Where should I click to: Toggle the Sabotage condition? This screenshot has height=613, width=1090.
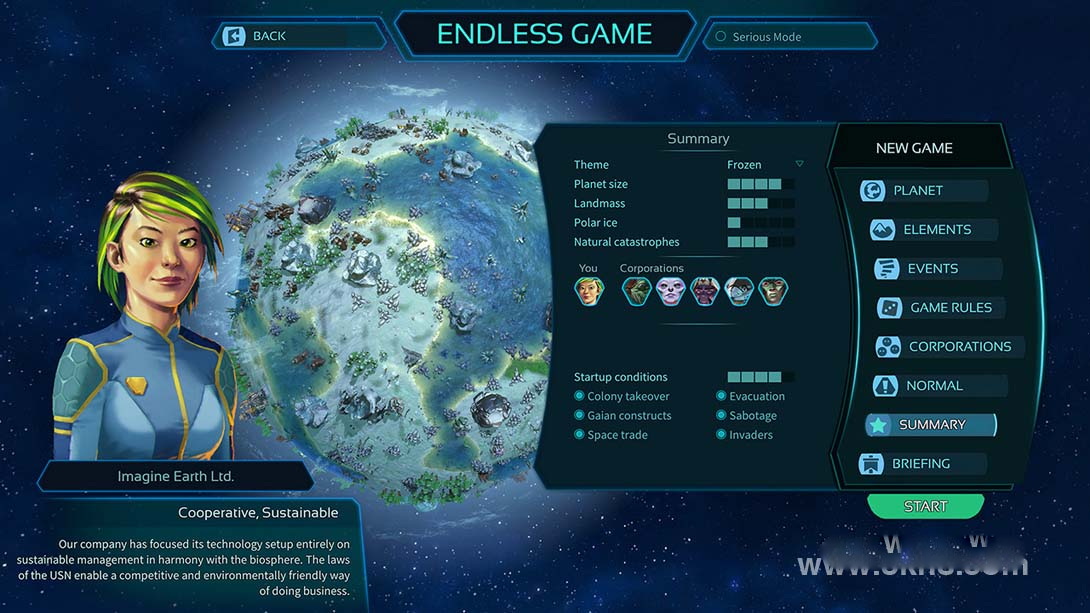pyautogui.click(x=721, y=415)
